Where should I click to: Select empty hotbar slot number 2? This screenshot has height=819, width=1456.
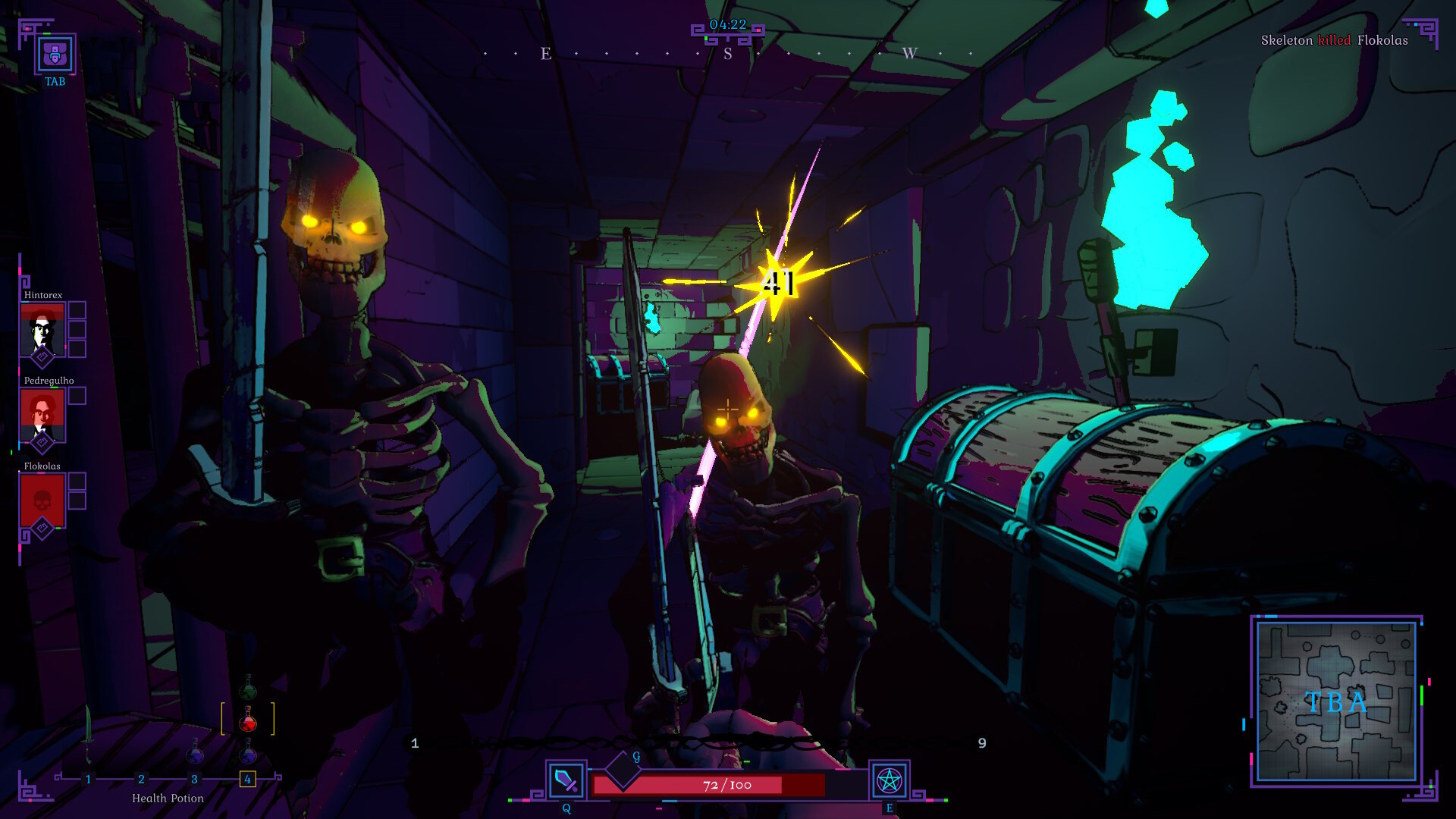click(141, 779)
